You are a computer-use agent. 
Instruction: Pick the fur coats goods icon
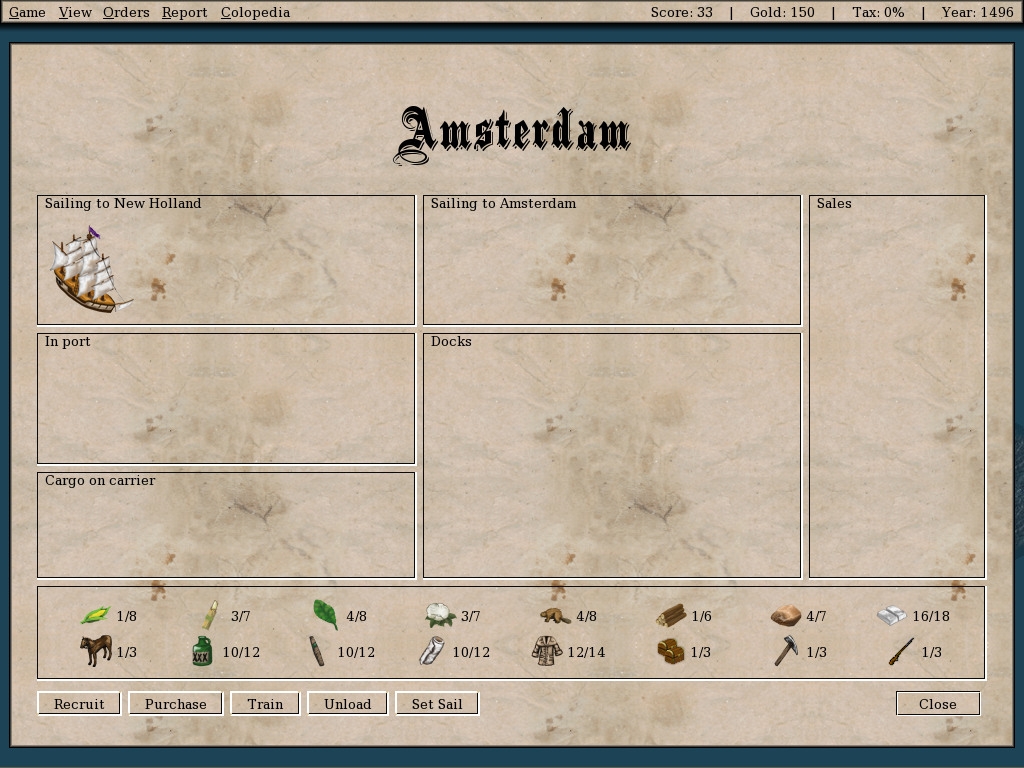[x=547, y=651]
